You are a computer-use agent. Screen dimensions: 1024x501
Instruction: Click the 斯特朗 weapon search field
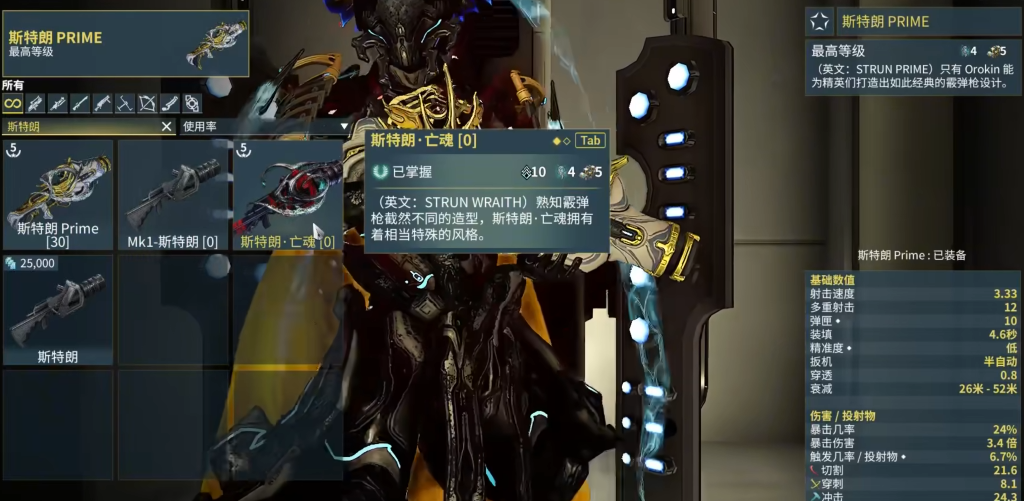80,127
